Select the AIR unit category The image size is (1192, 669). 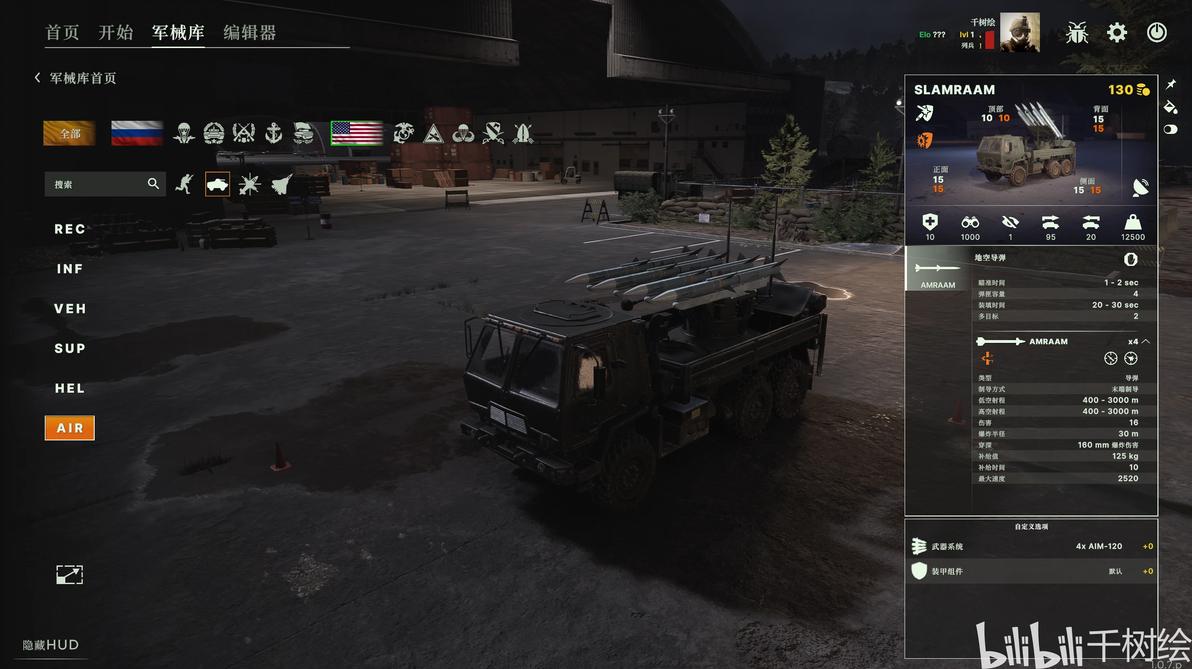click(x=70, y=428)
